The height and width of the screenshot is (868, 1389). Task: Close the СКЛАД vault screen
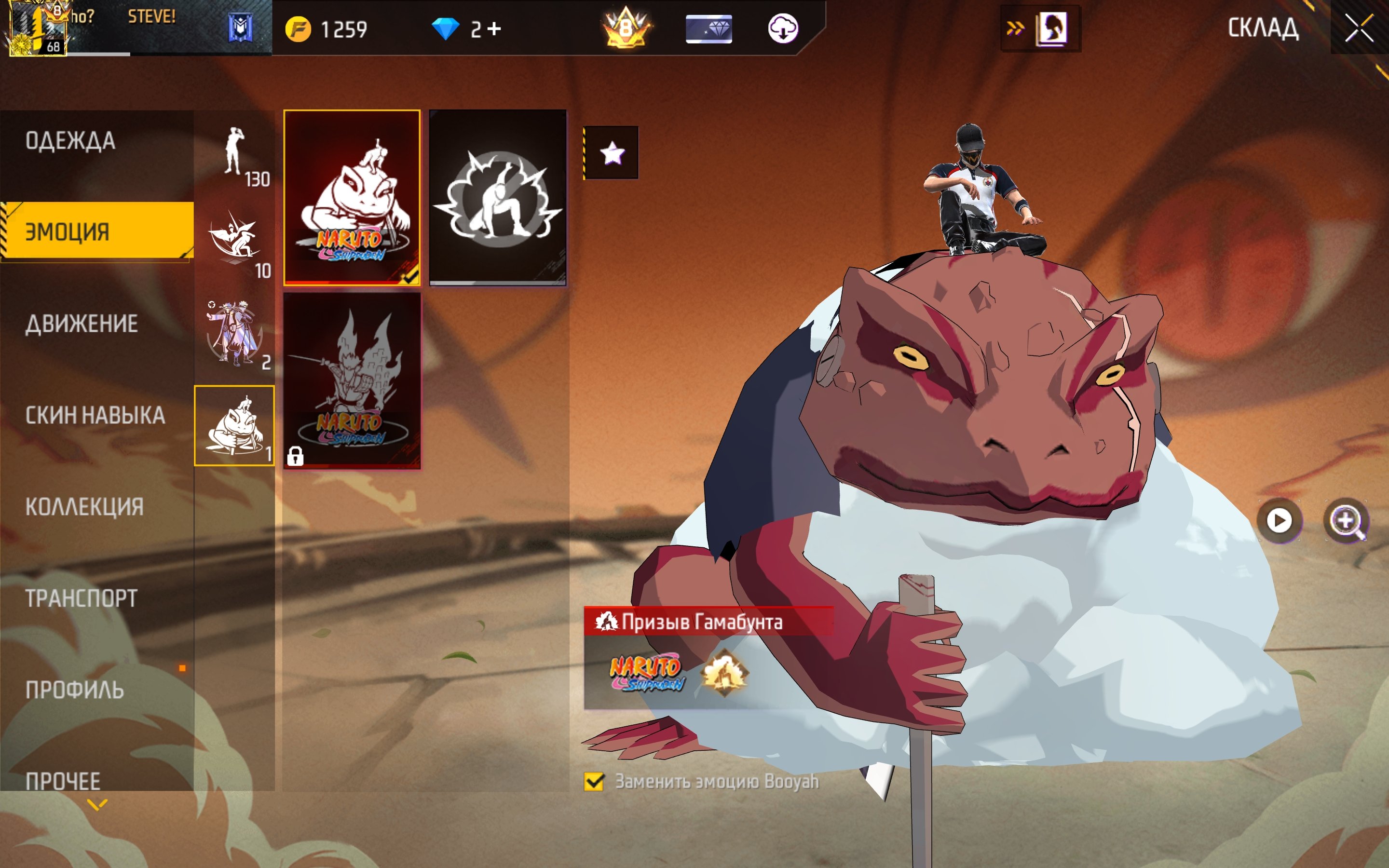pyautogui.click(x=1359, y=28)
